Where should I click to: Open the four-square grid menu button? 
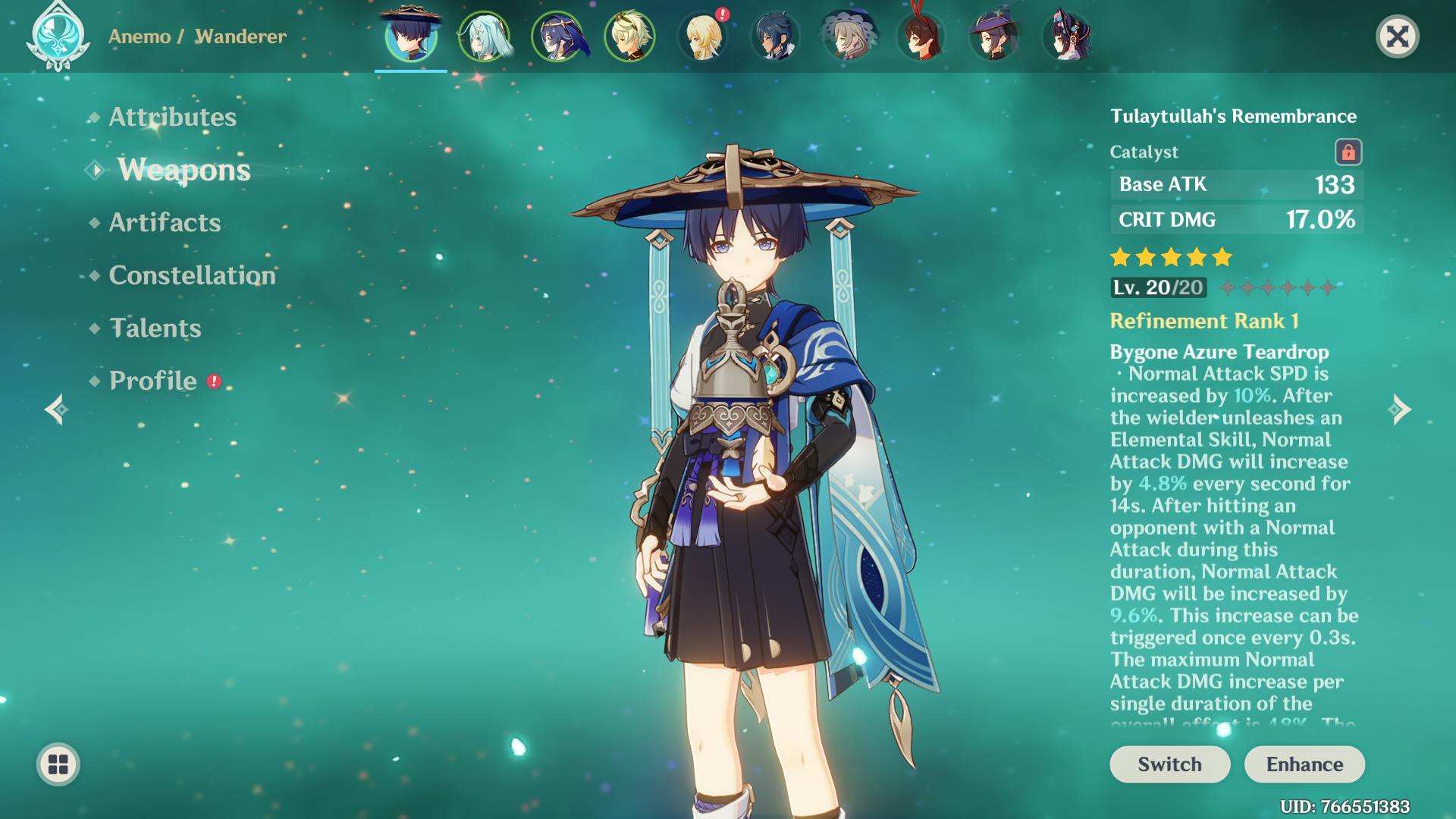point(58,764)
